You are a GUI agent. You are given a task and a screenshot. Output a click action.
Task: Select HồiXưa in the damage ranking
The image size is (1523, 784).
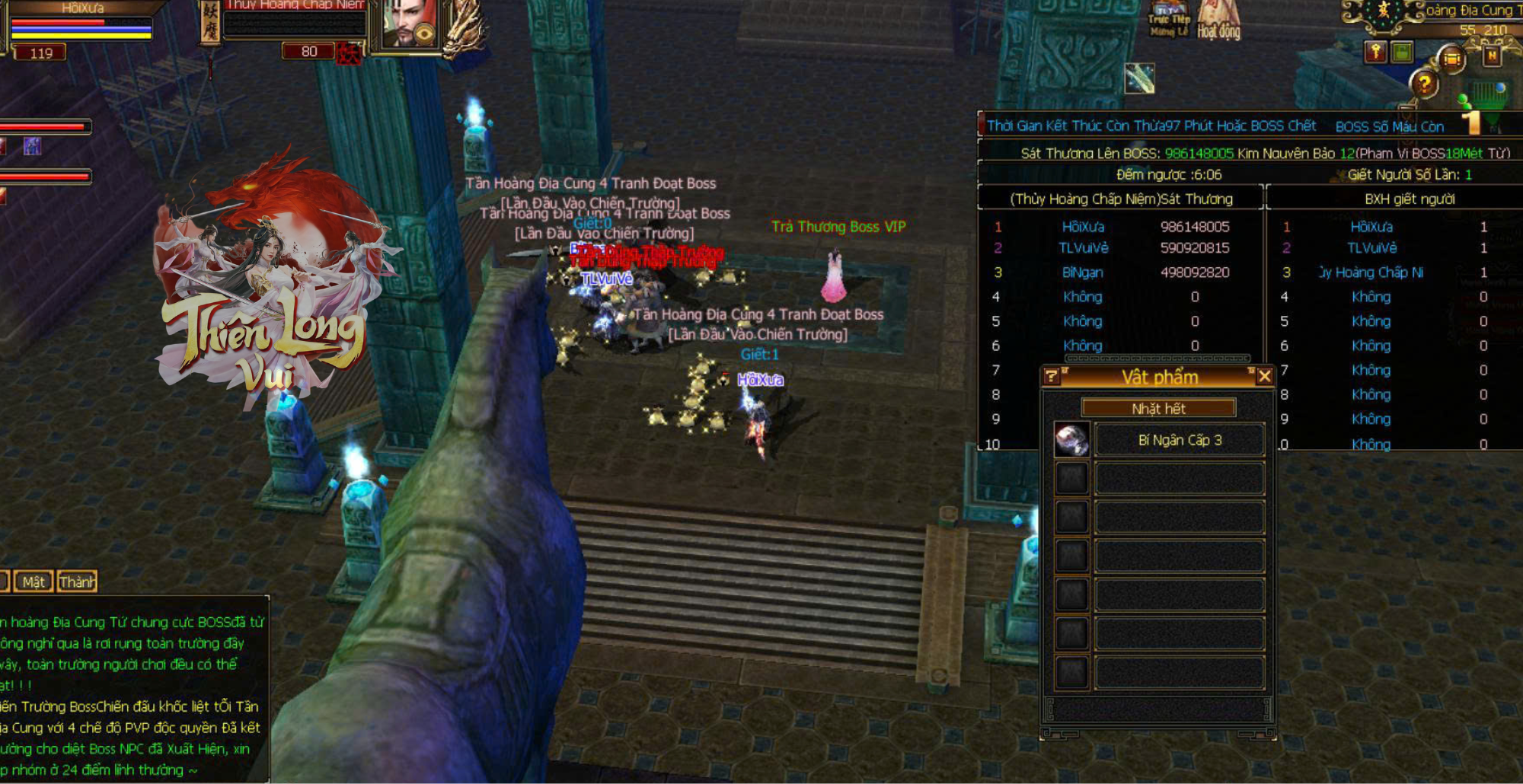(x=1083, y=227)
